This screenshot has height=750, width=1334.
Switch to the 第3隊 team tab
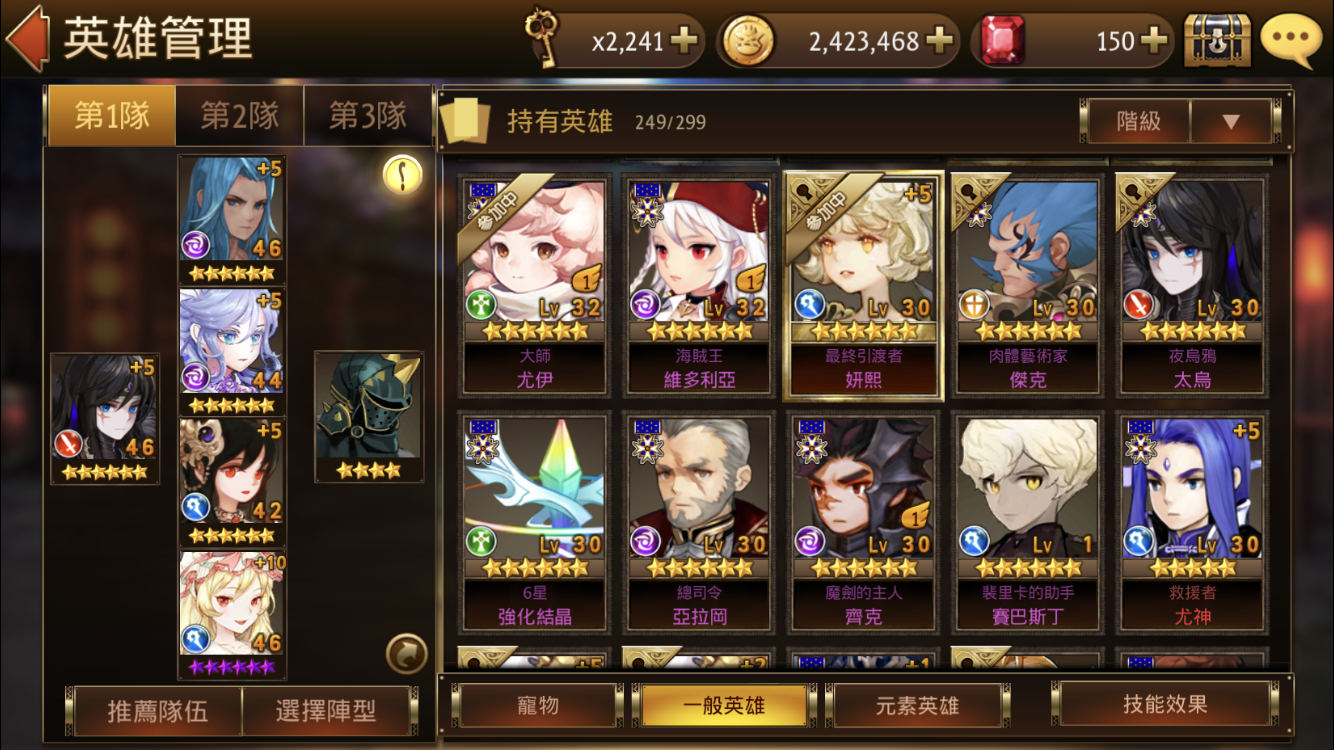[x=368, y=116]
